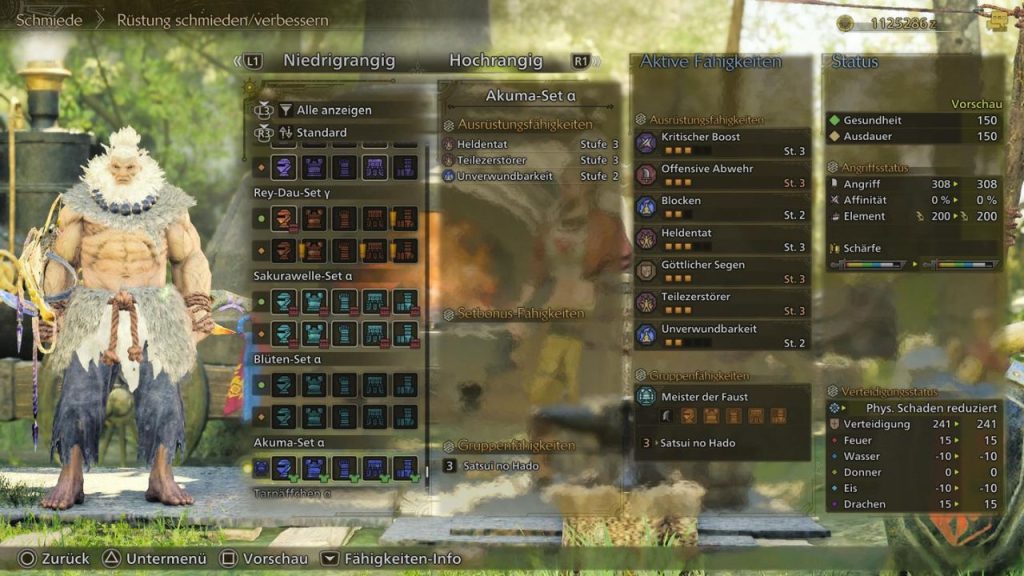1024x576 pixels.
Task: Switch to the Hochrangig tab
Action: [x=495, y=61]
